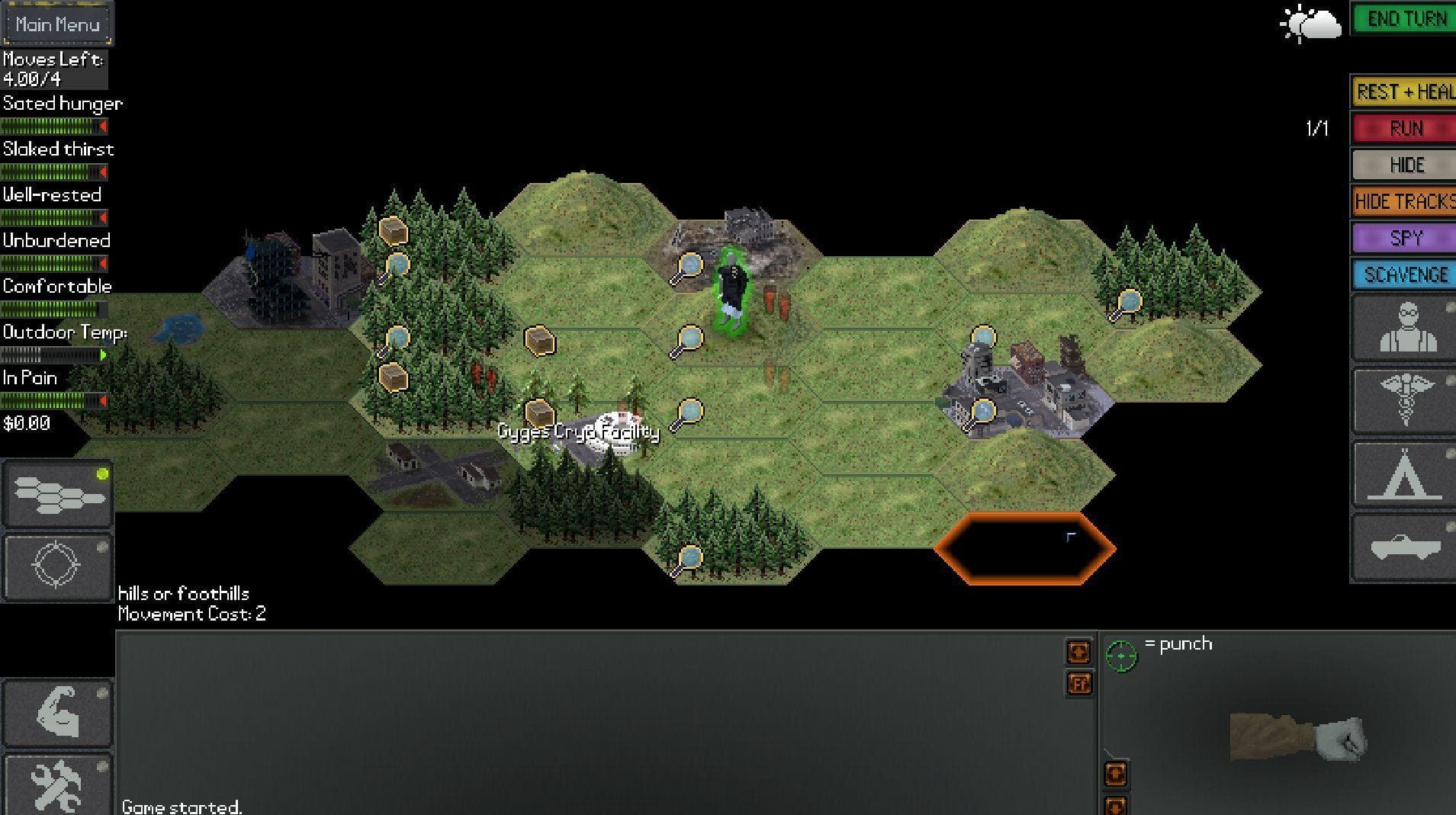
Task: Open the crafting screen (wrench and hammer icon)
Action: pyautogui.click(x=57, y=784)
